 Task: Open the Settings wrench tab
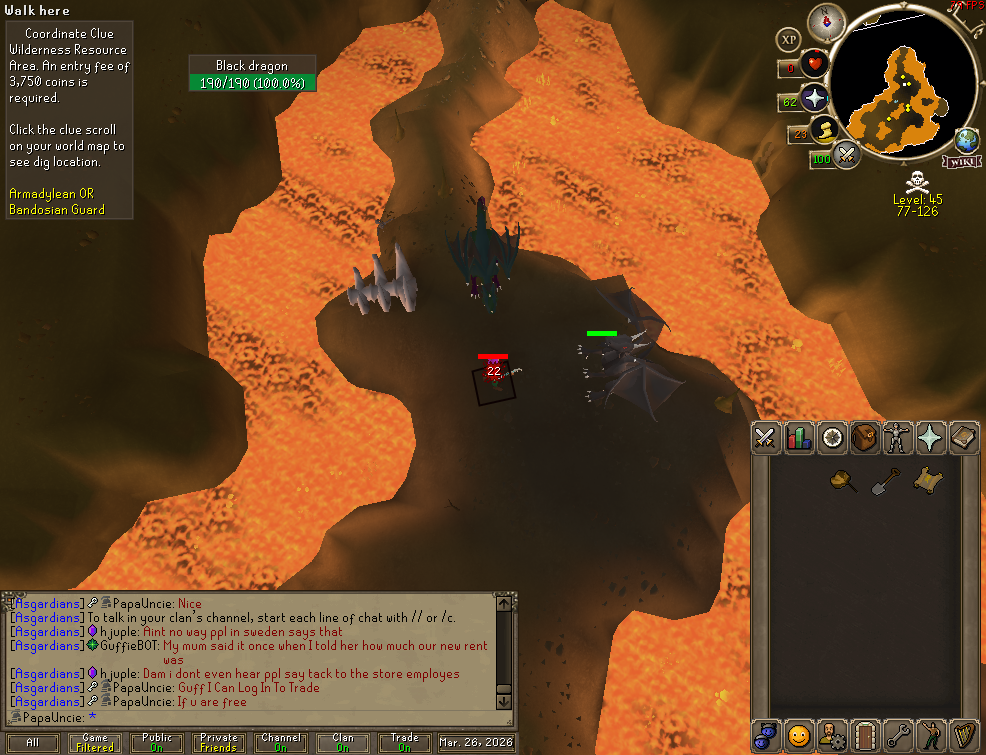click(898, 735)
